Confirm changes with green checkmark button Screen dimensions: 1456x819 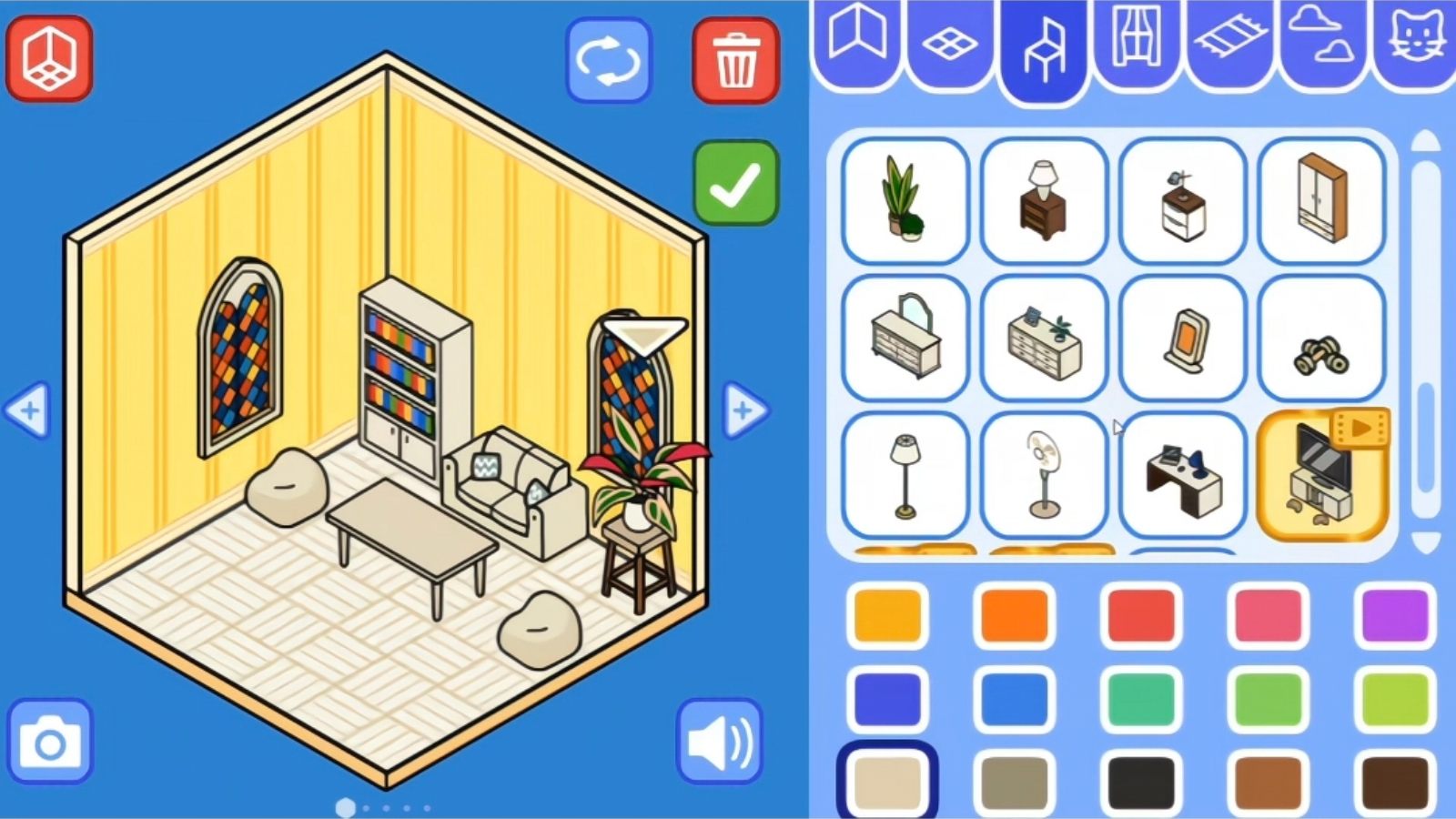click(x=735, y=180)
